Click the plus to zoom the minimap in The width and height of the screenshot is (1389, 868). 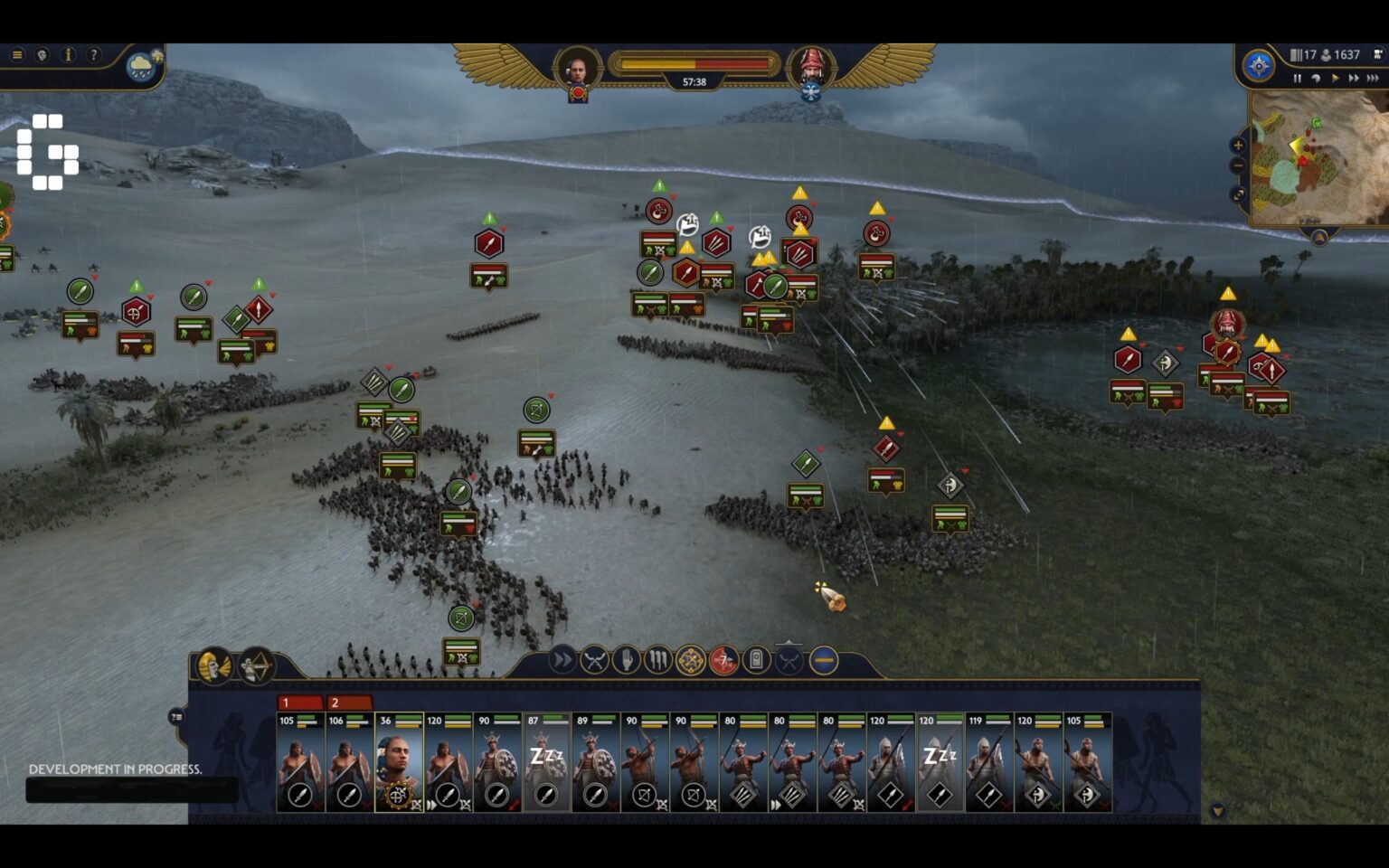[1238, 145]
